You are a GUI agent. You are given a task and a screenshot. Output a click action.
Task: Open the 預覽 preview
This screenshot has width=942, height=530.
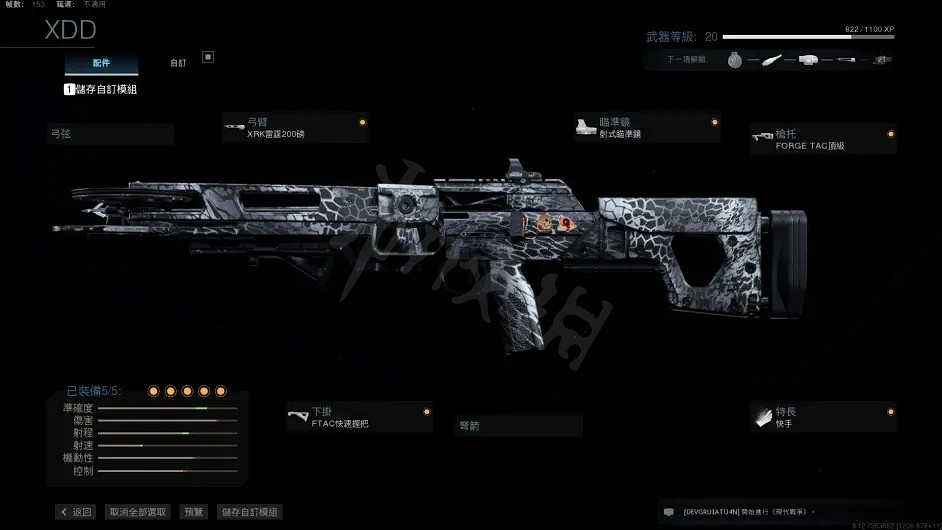(x=194, y=512)
